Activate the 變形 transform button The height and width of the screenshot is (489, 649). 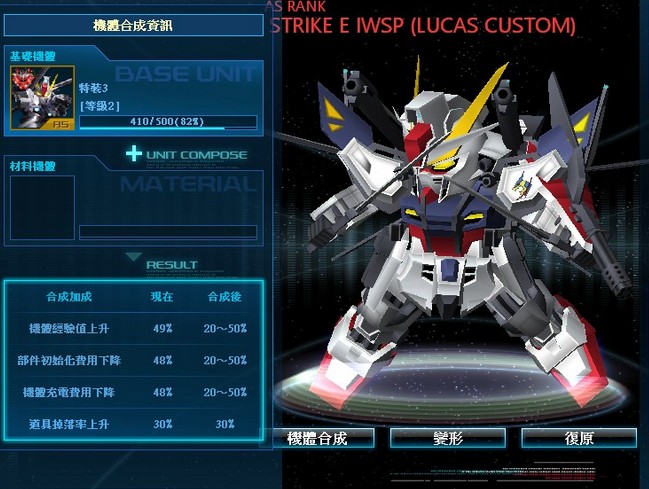448,438
